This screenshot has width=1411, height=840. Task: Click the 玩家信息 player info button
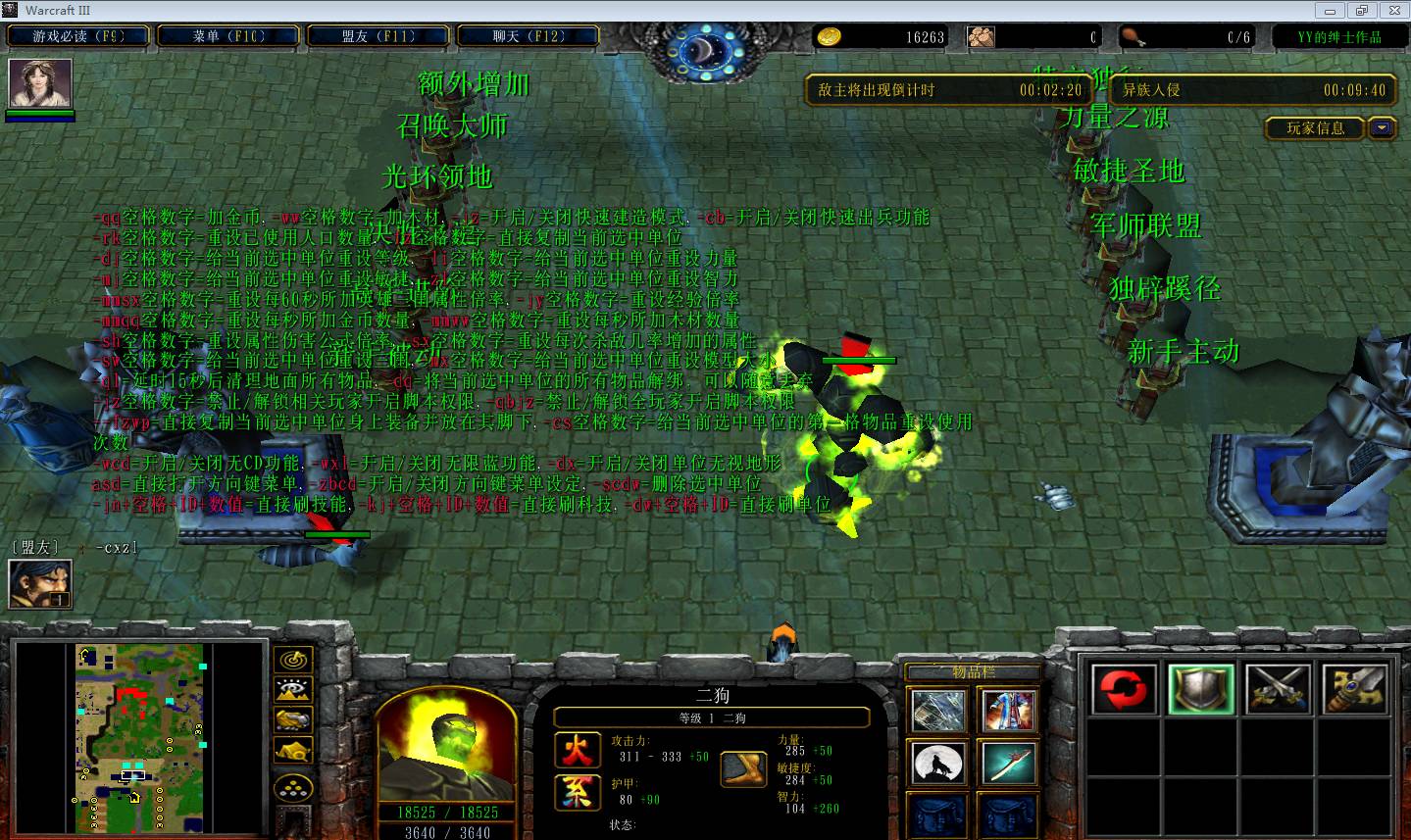coord(1315,128)
